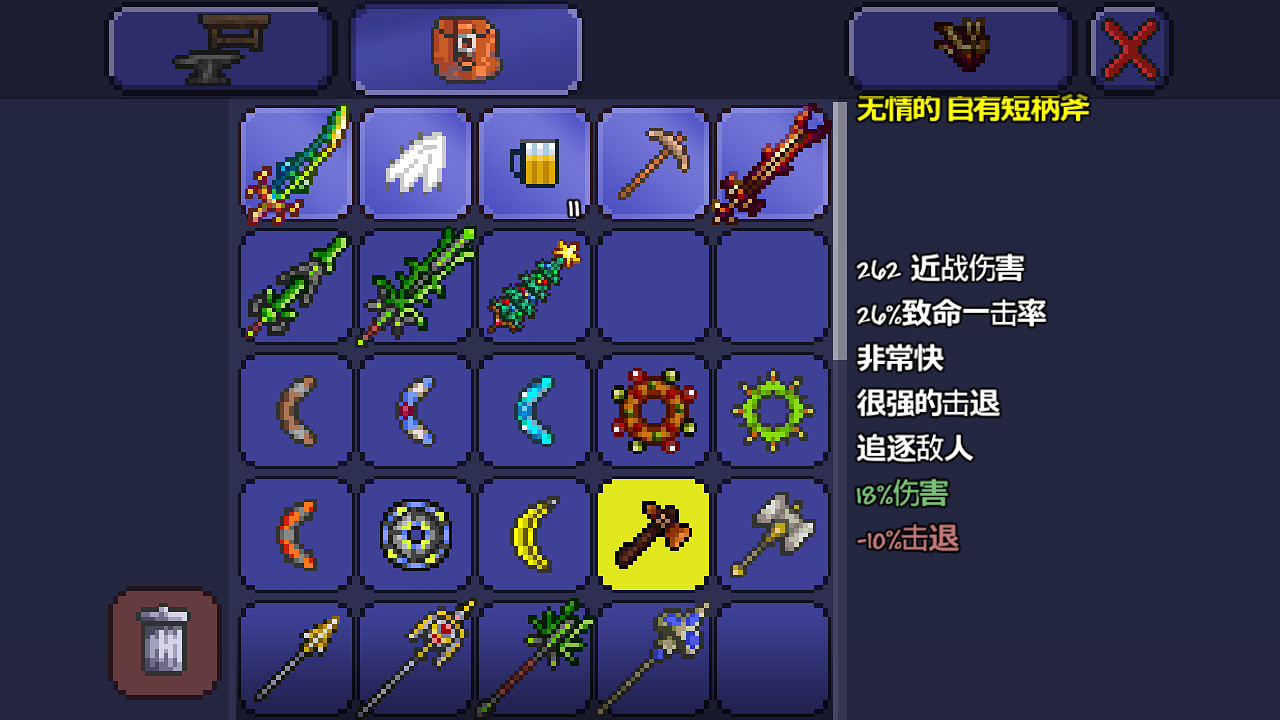This screenshot has width=1280, height=720.
Task: Select the golden trident spear
Action: (x=415, y=657)
